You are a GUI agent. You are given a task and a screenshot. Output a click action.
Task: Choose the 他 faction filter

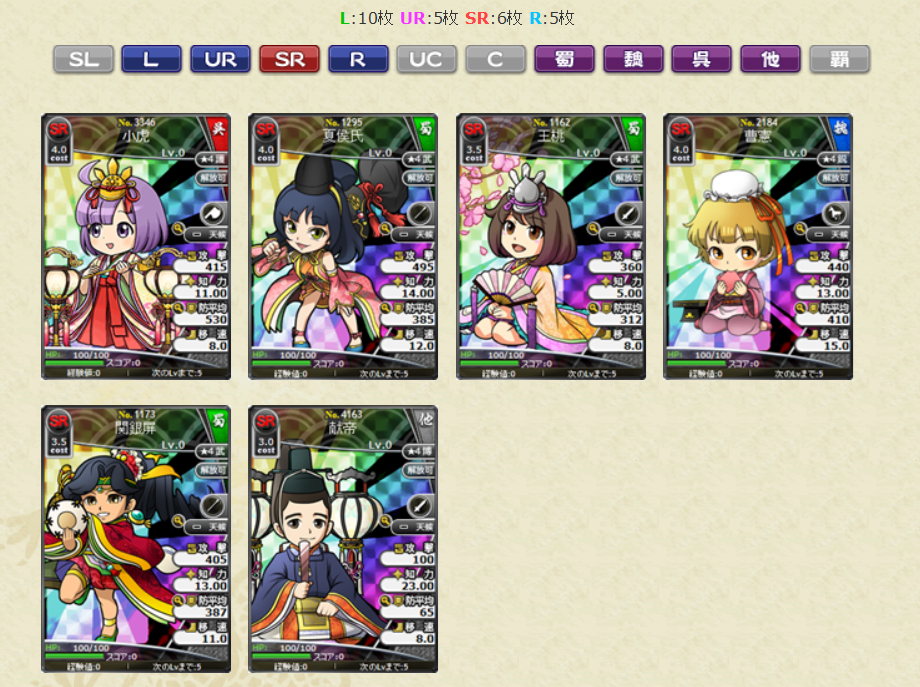pyautogui.click(x=770, y=59)
